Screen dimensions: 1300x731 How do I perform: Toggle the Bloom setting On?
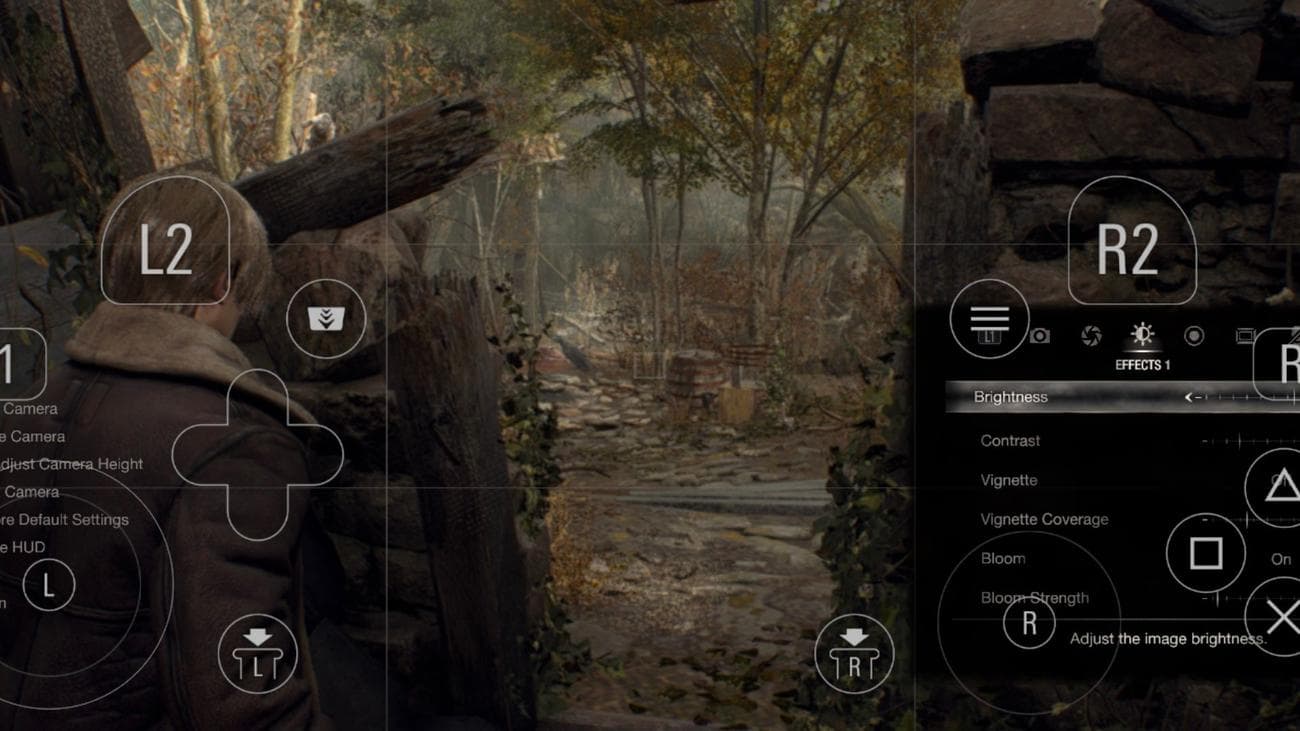click(x=1281, y=560)
